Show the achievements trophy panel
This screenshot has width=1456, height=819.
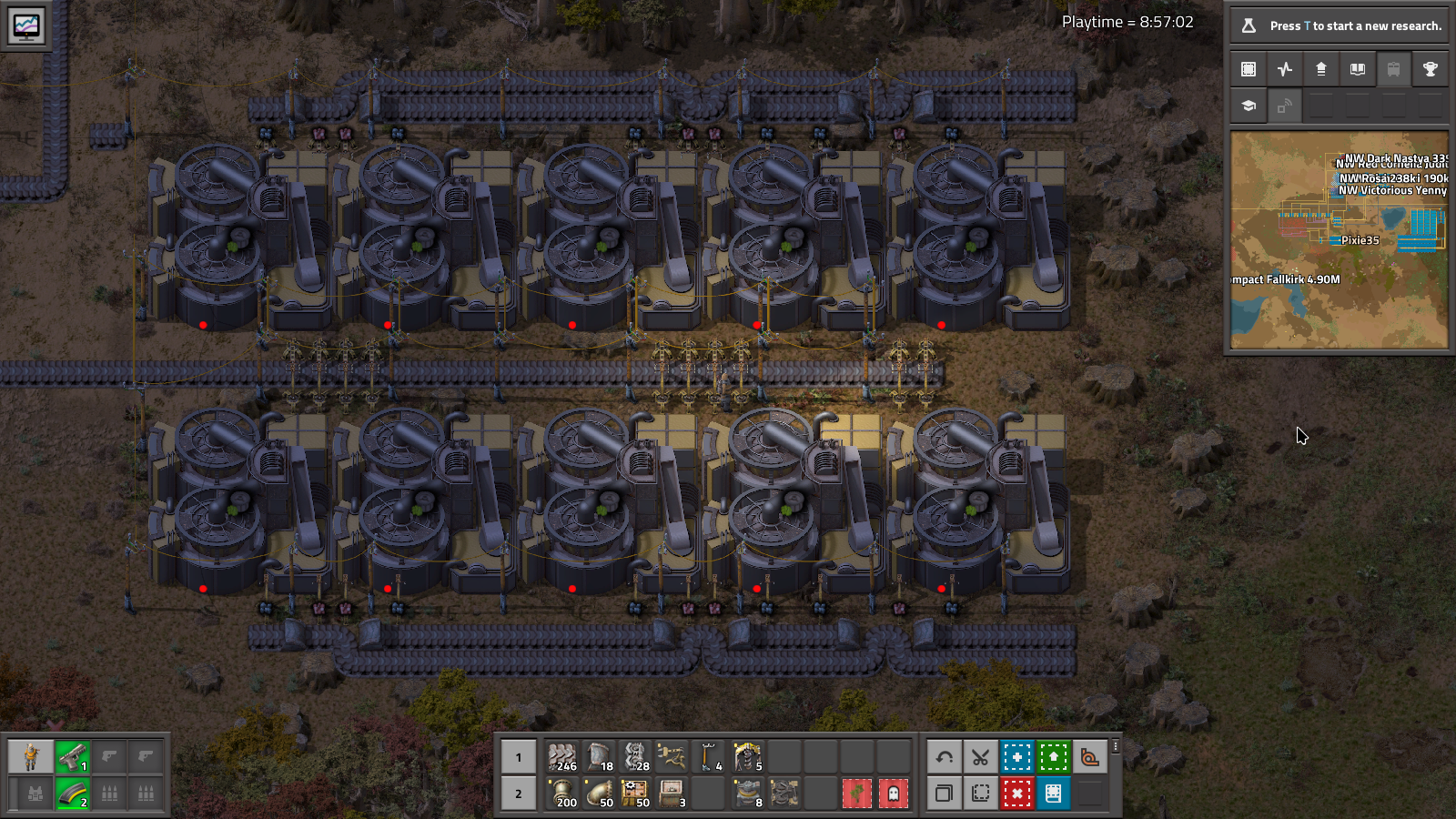(1430, 69)
